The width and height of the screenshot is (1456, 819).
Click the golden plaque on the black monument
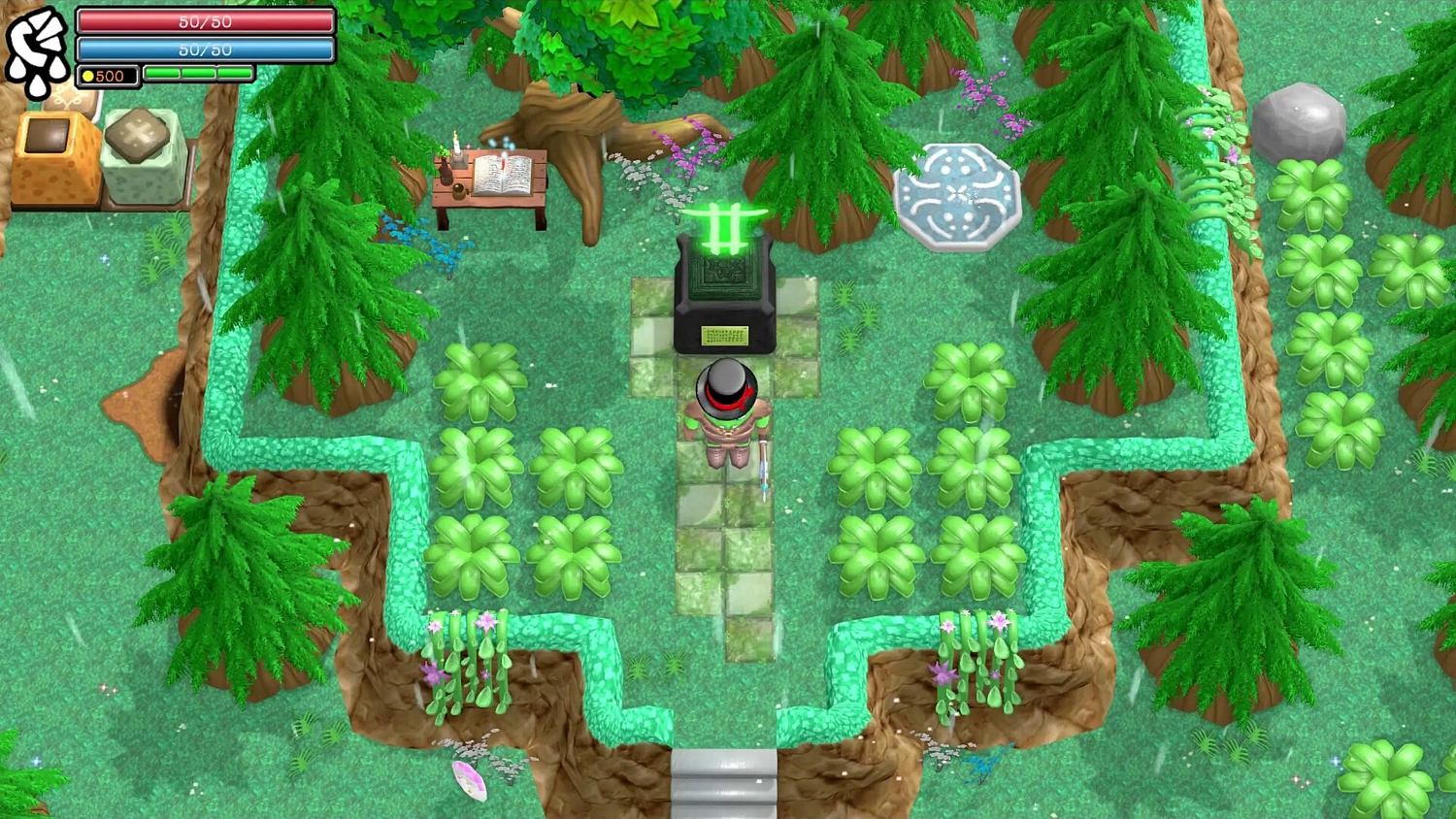pos(726,337)
